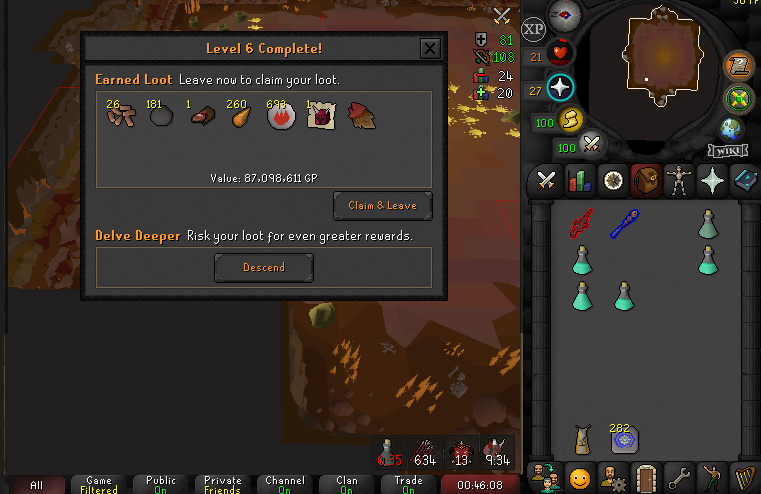Open the Spellbook tab

click(745, 180)
